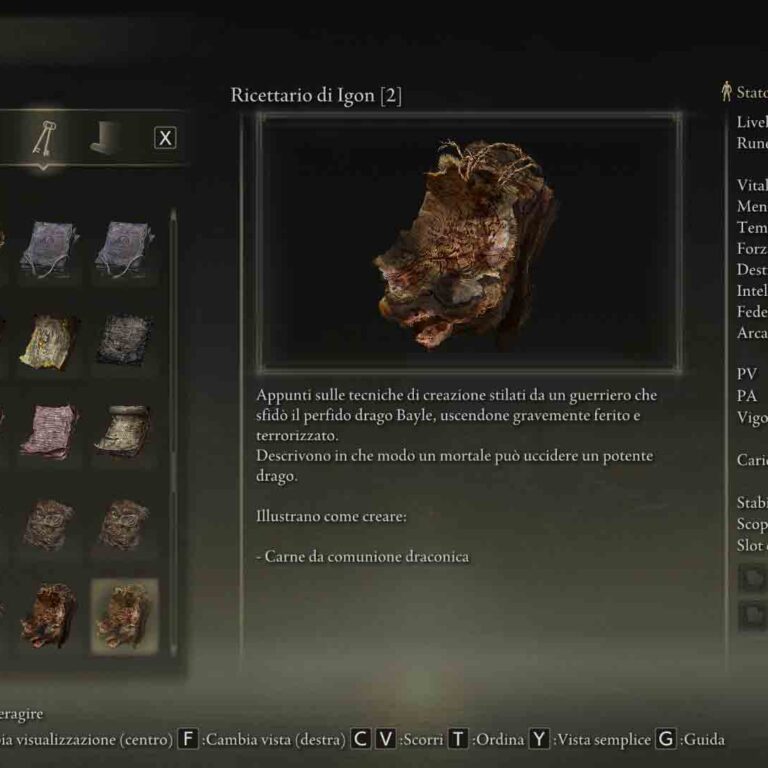Select the yellow-gold cookbook item
This screenshot has height=768, width=768.
click(x=50, y=340)
